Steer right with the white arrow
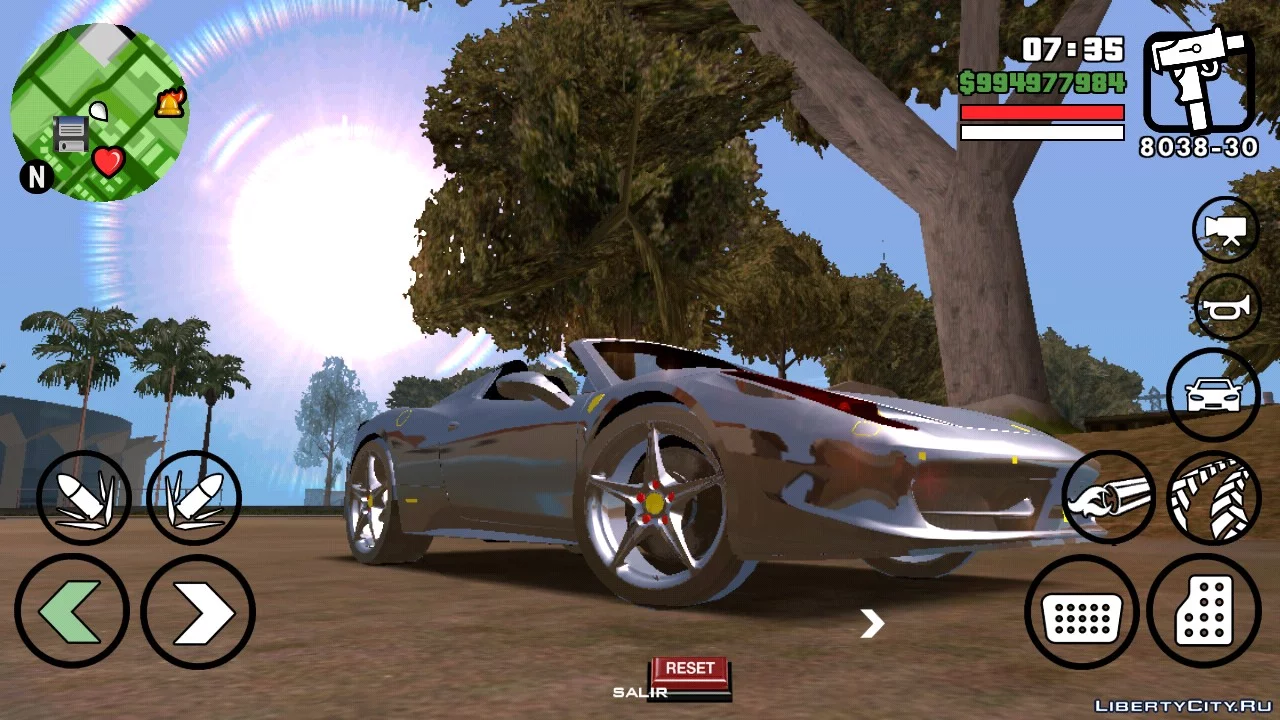The image size is (1280, 720). [x=198, y=611]
